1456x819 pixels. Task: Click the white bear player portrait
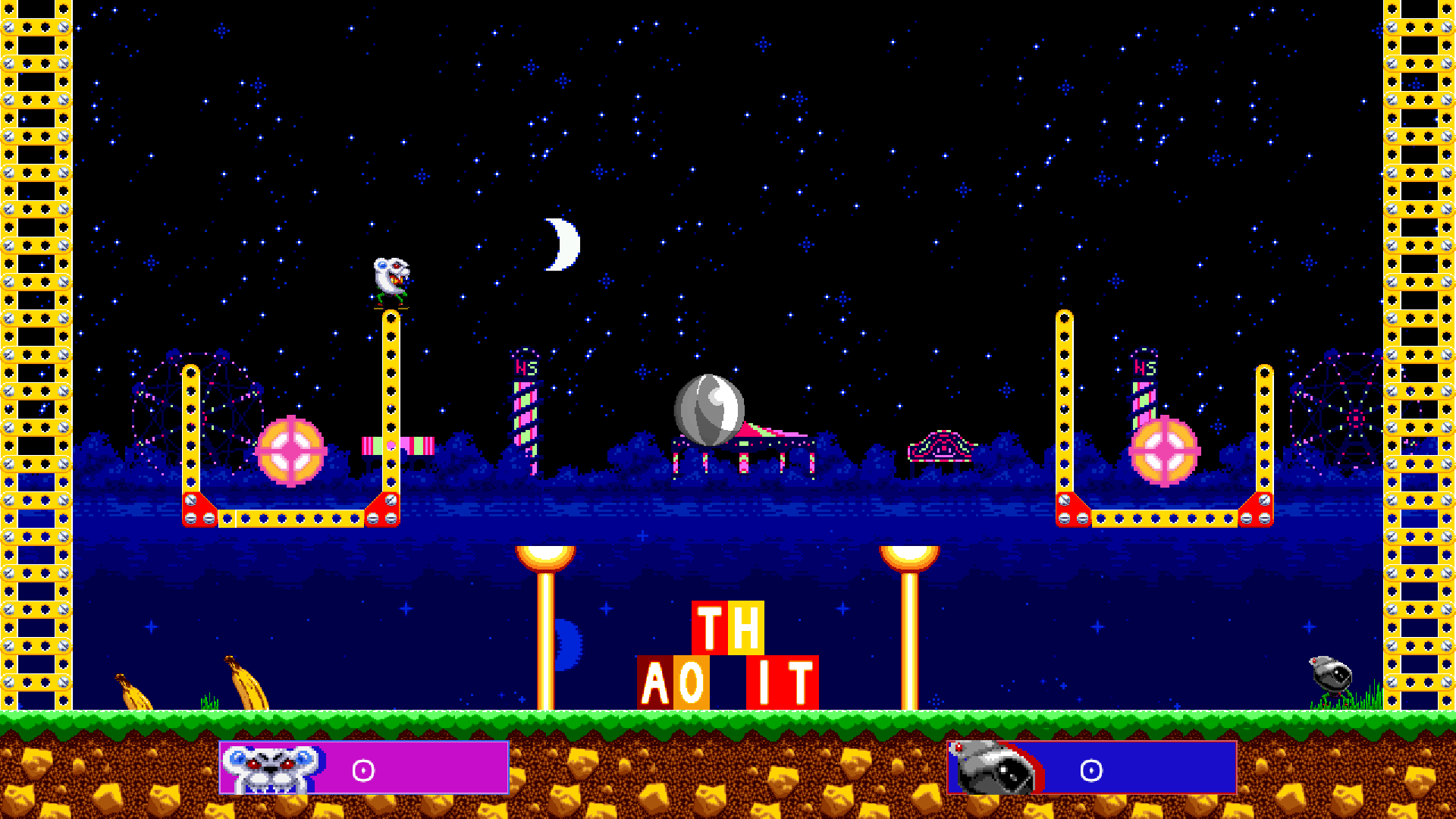click(271, 768)
